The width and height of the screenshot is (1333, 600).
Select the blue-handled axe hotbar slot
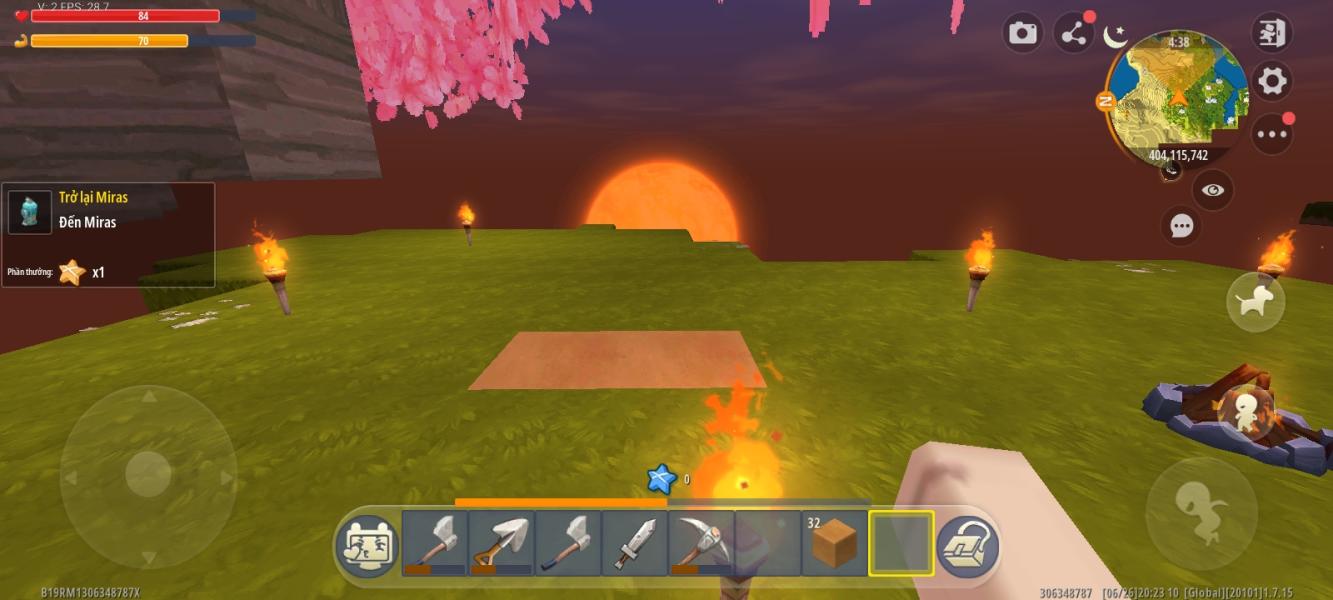point(568,543)
